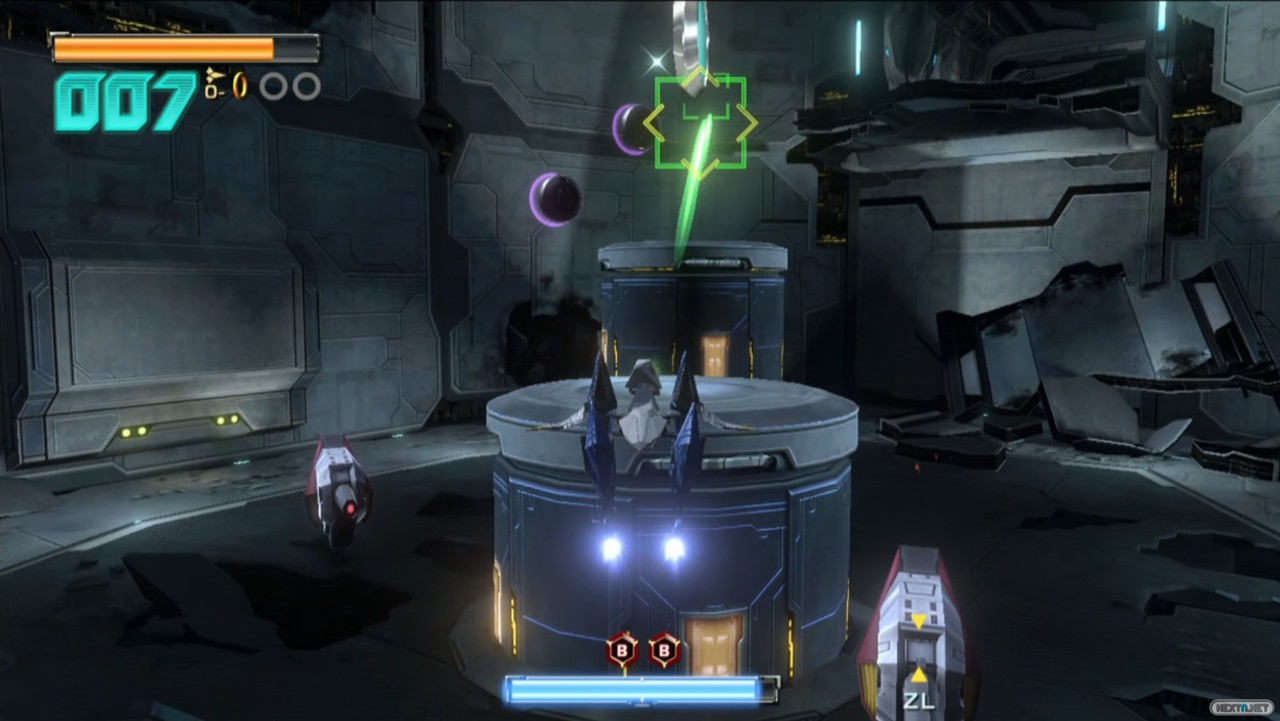
Task: Click the gold ring counter icon
Action: click(x=240, y=86)
